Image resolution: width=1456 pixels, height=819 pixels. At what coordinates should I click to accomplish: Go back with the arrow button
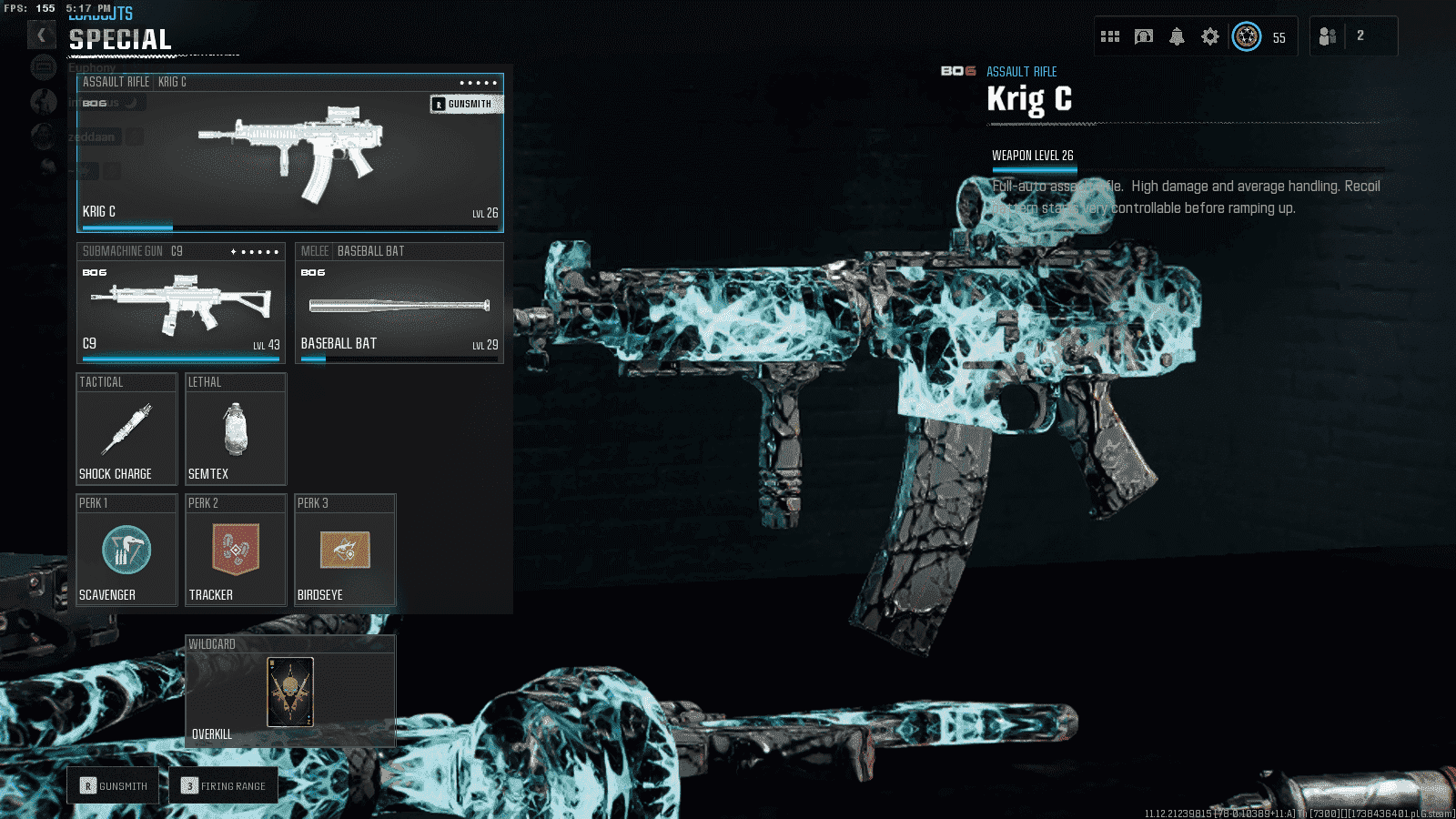pos(41,35)
